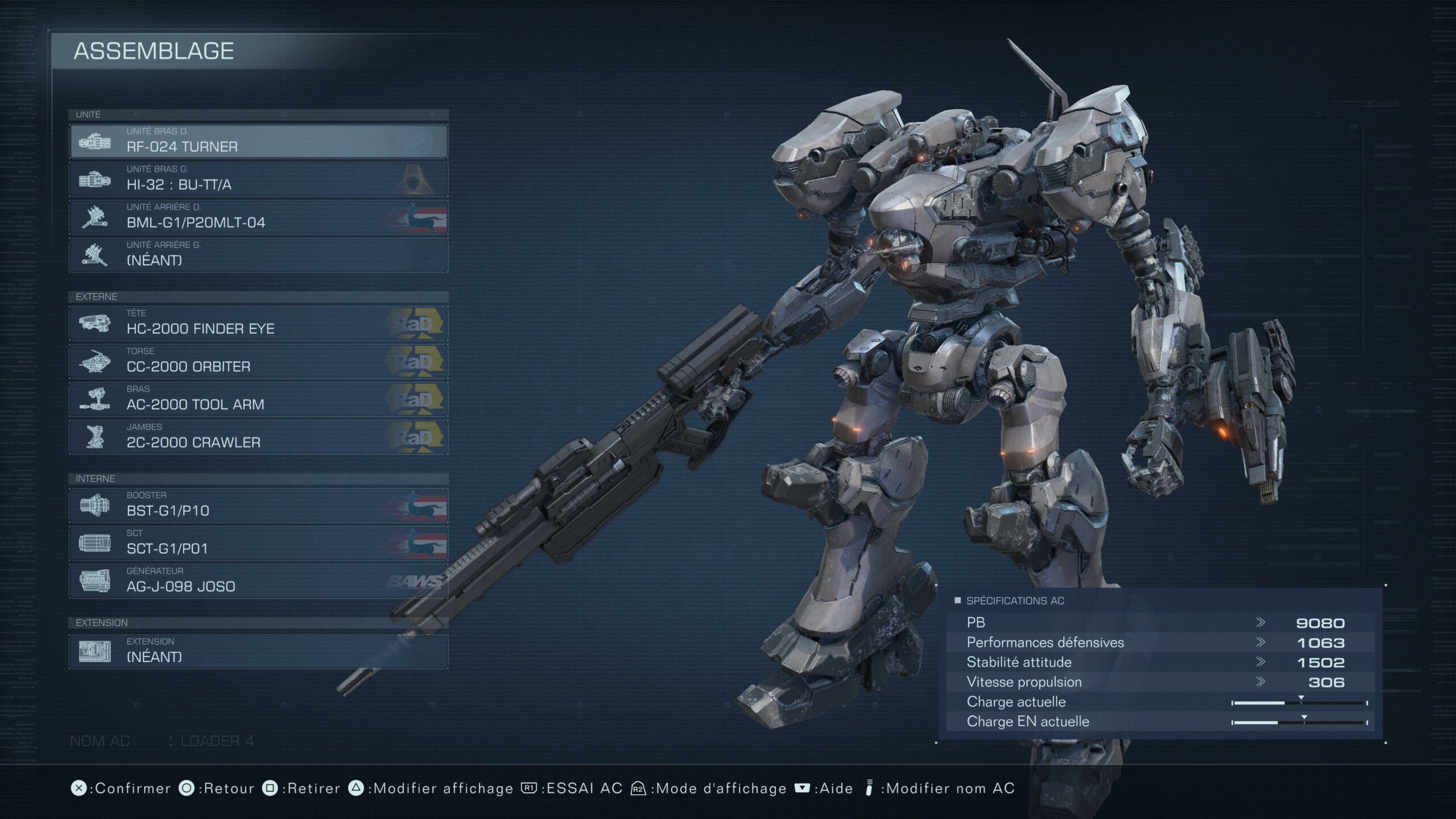Open the empty Extension slot
Viewport: 1456px width, 819px height.
click(x=259, y=651)
